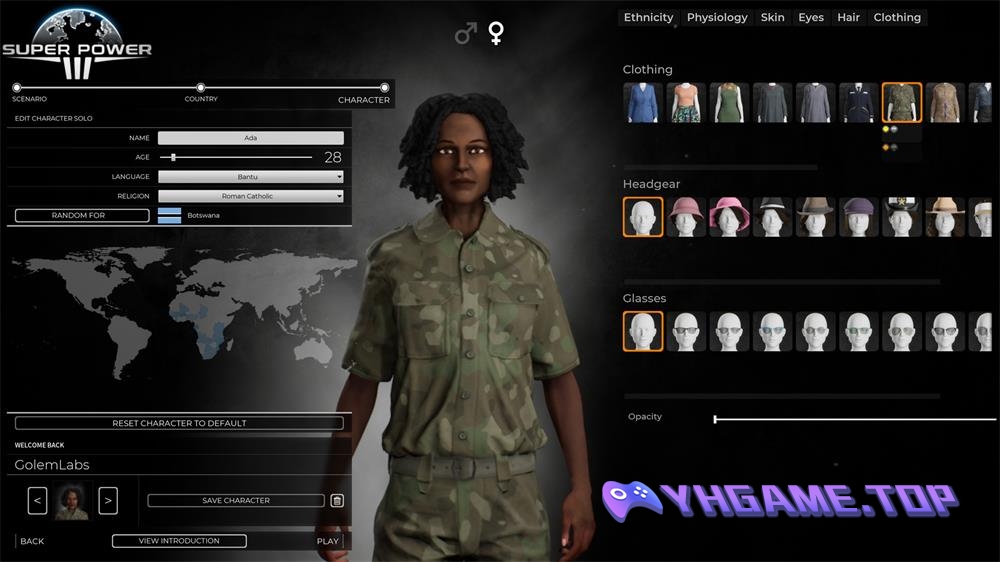Image resolution: width=1000 pixels, height=562 pixels.
Task: Click the Age slider handle
Action: tap(174, 157)
